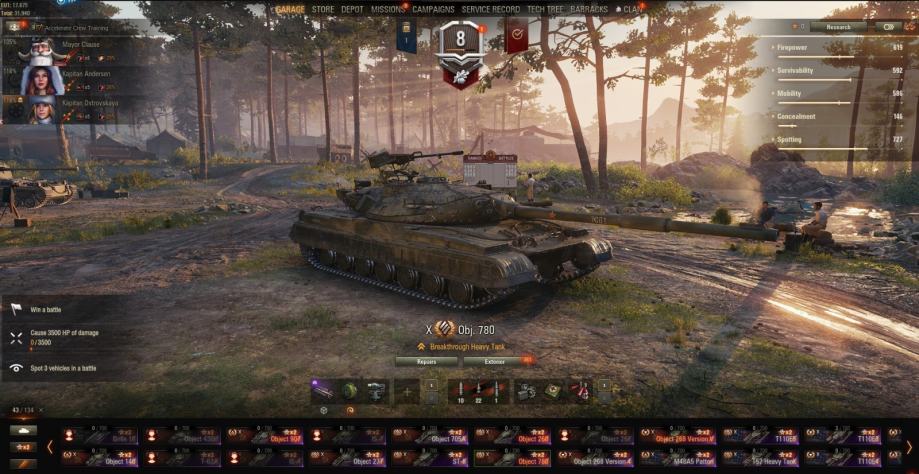The image size is (919, 474).
Task: Open the Exterior customization button
Action: (496, 361)
